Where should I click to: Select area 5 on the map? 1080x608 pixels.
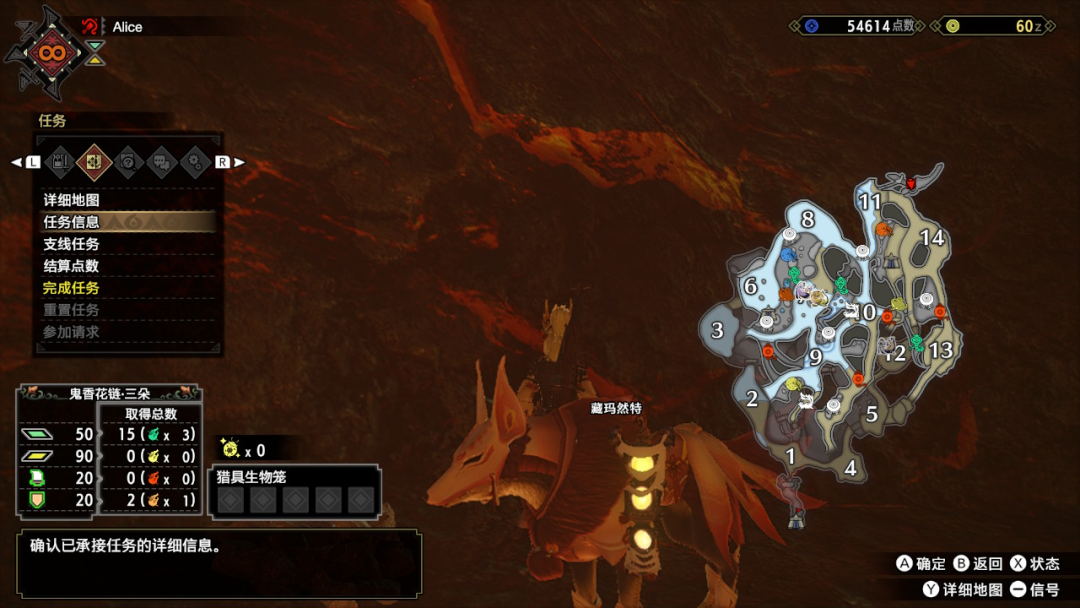[x=872, y=414]
